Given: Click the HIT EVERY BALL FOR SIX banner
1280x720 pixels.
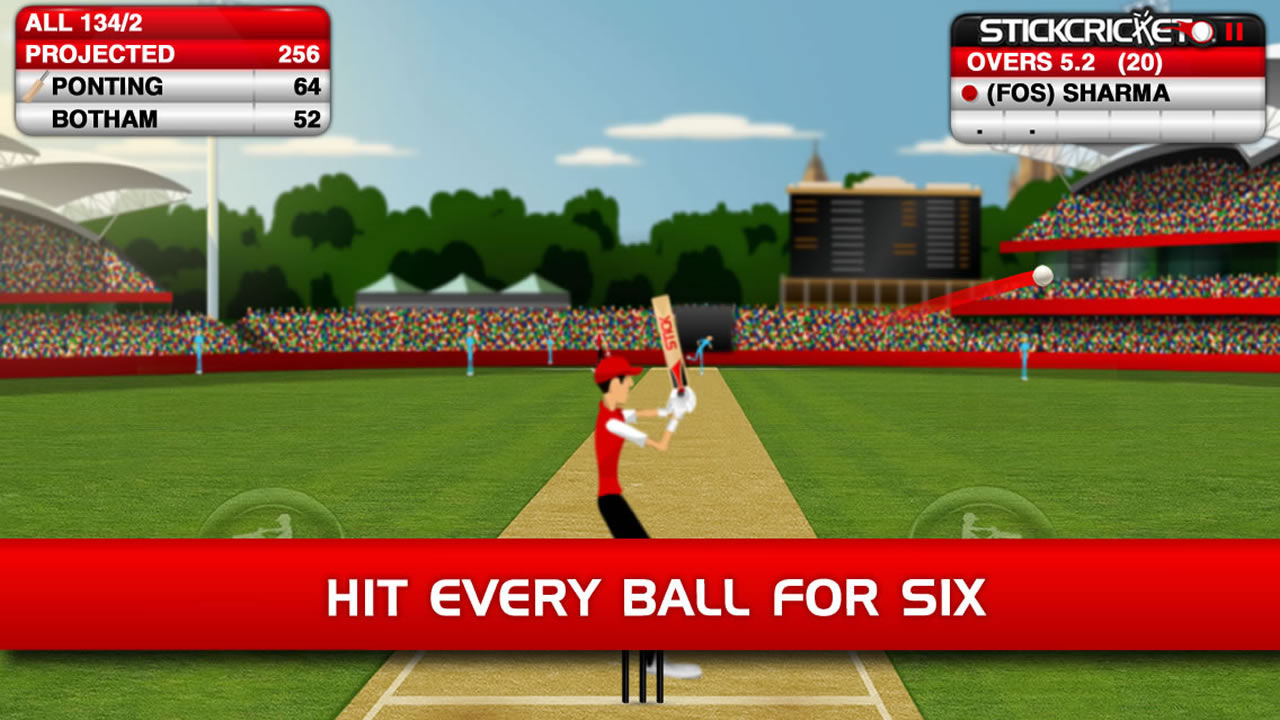Looking at the screenshot, I should (x=640, y=595).
